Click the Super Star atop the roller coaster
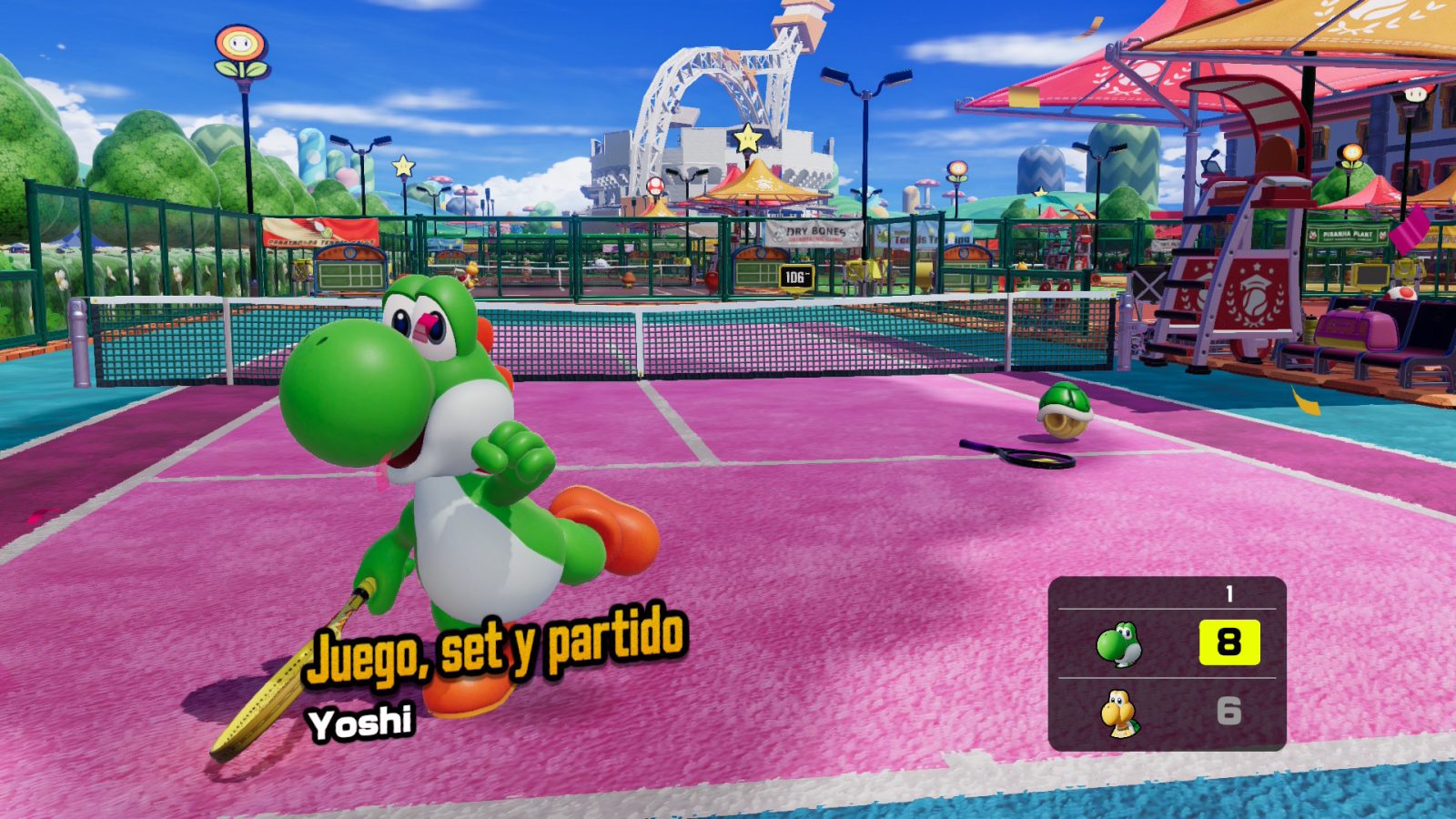This screenshot has width=1456, height=819. 746,138
